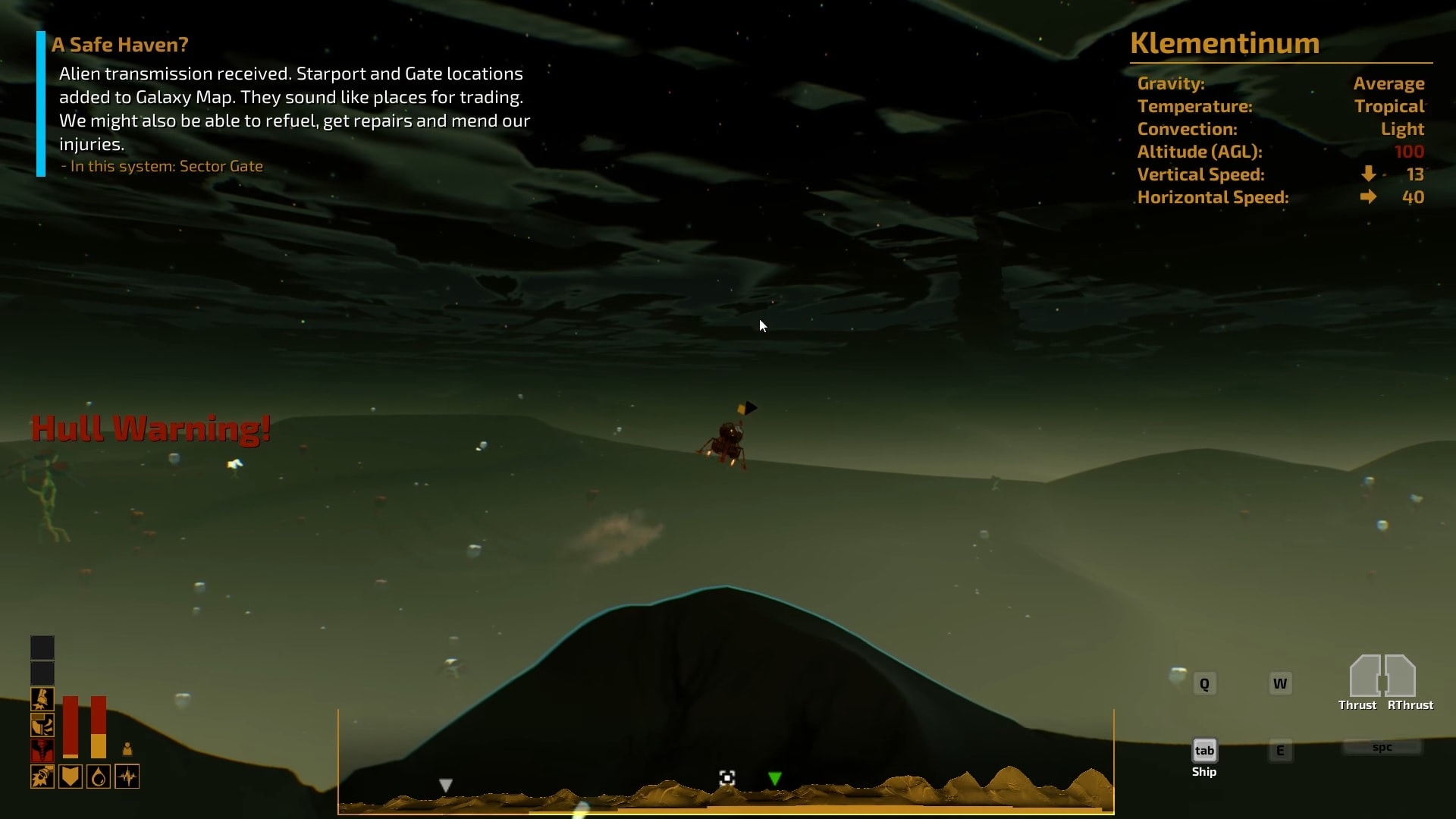Screen dimensions: 1456x819
Task: Activate the RThrust engine indicator
Action: [1401, 676]
